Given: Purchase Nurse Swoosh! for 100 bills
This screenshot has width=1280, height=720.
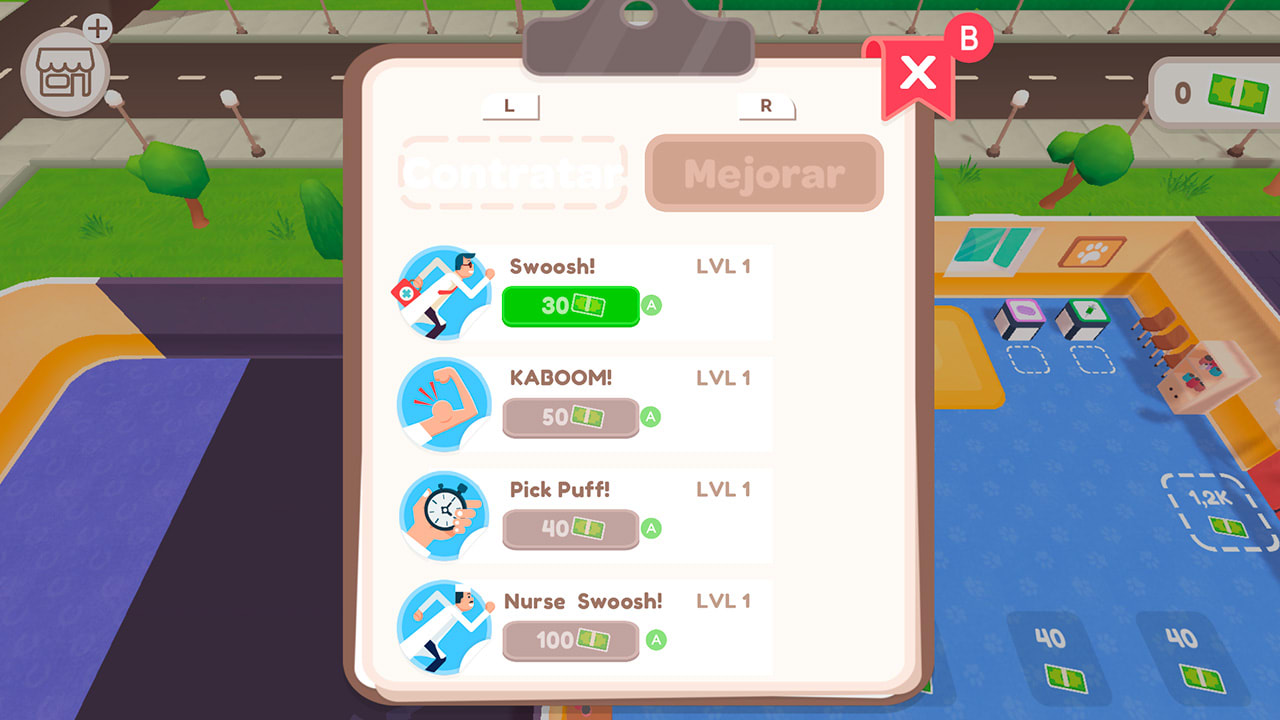Looking at the screenshot, I should pos(570,641).
